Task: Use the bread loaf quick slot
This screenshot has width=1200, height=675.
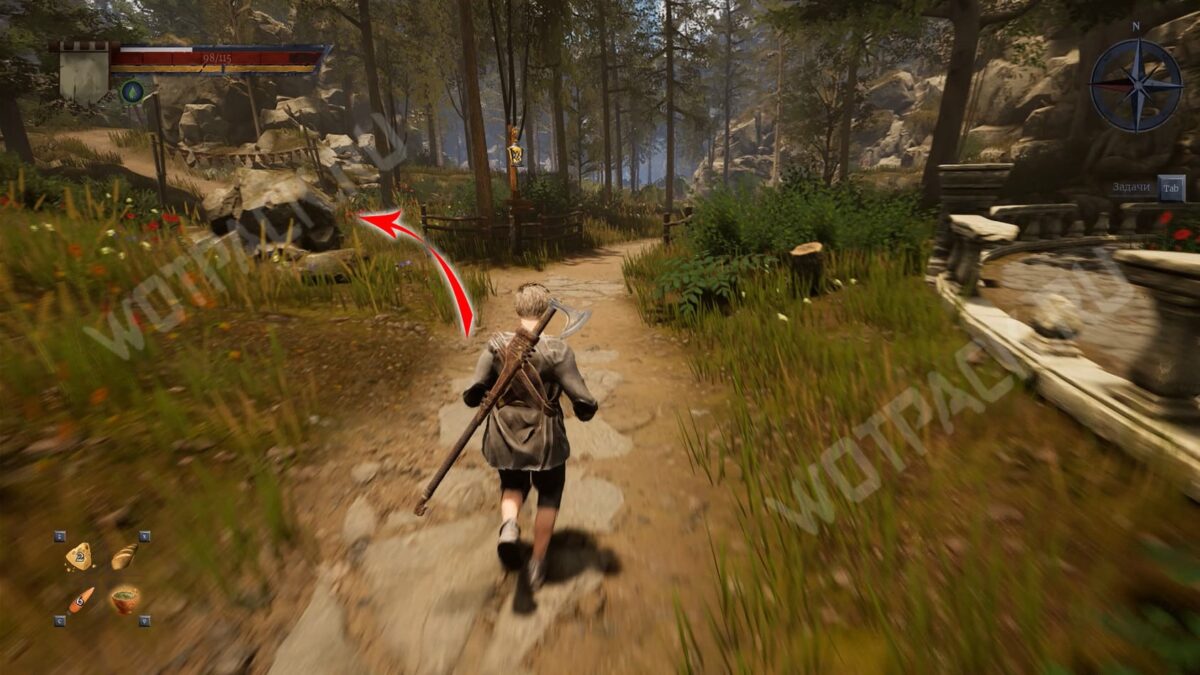Action: (124, 556)
